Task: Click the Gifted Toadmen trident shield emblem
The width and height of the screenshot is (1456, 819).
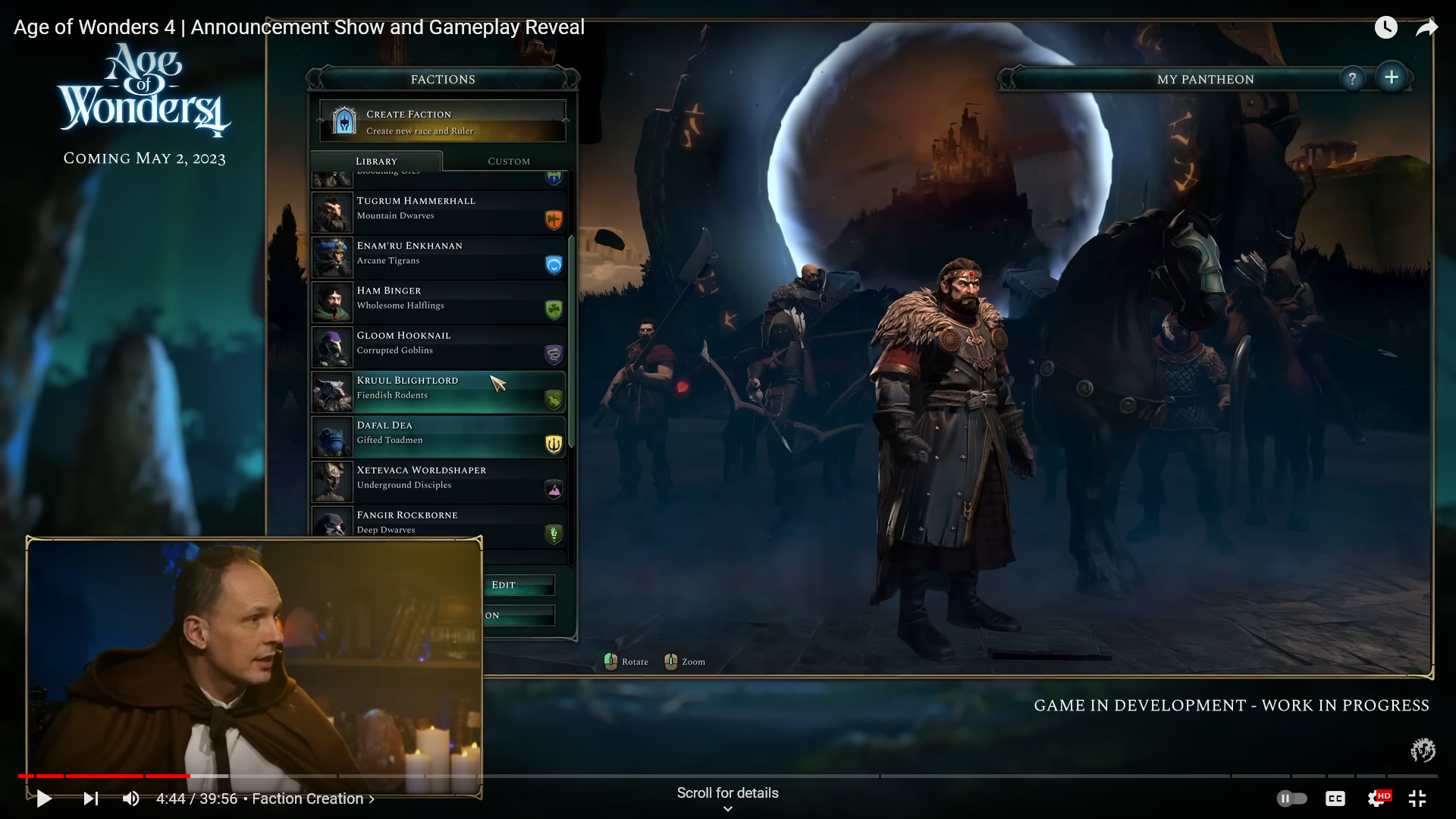Action: click(554, 445)
